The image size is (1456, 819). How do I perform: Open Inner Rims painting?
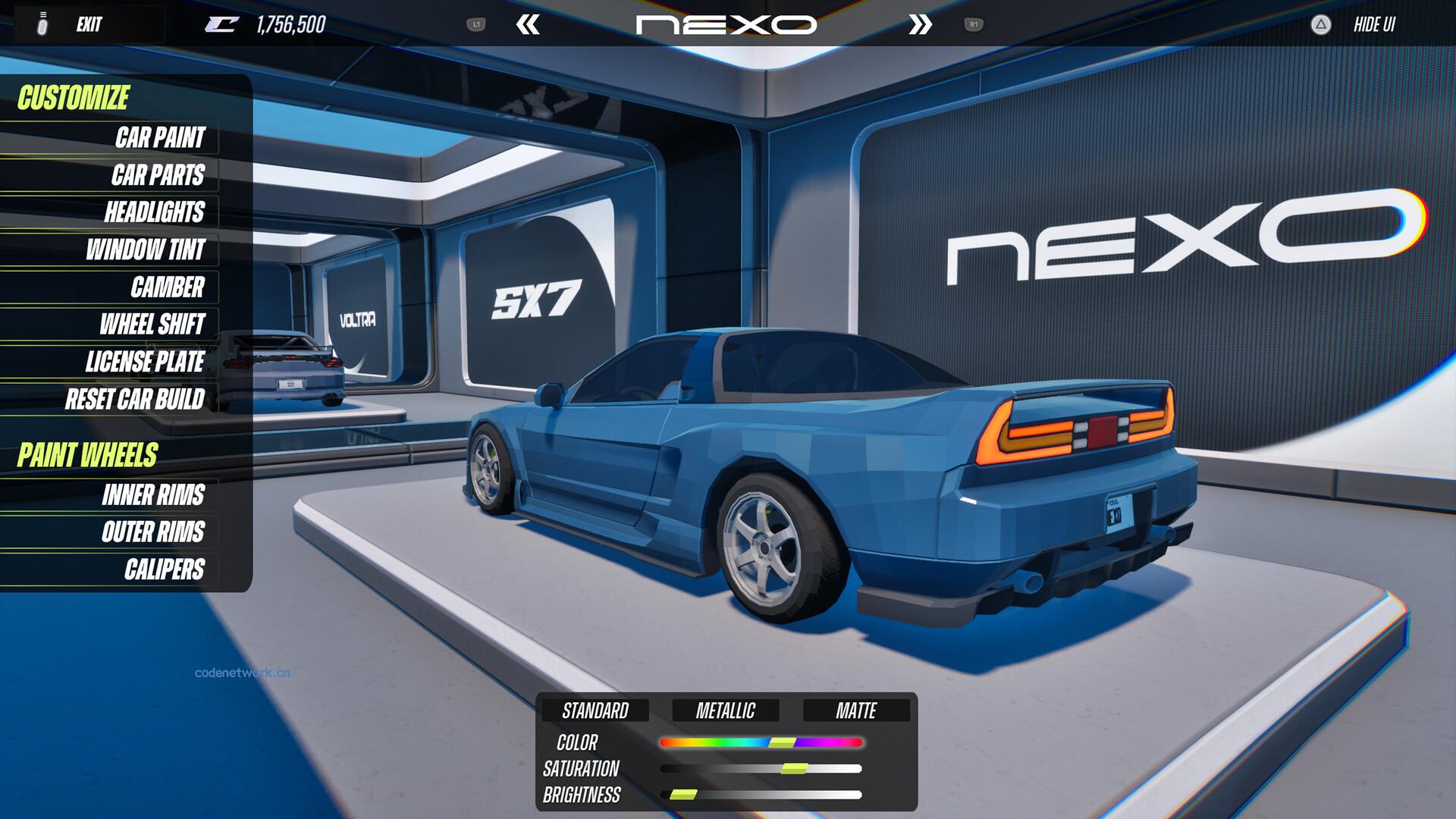click(152, 495)
